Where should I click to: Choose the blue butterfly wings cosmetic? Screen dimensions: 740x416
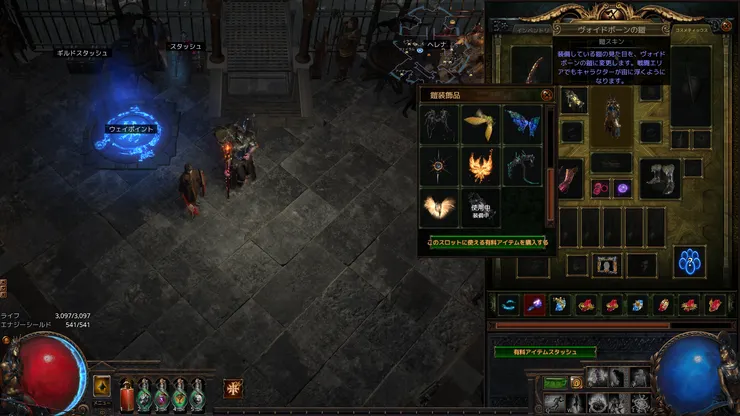click(x=521, y=123)
